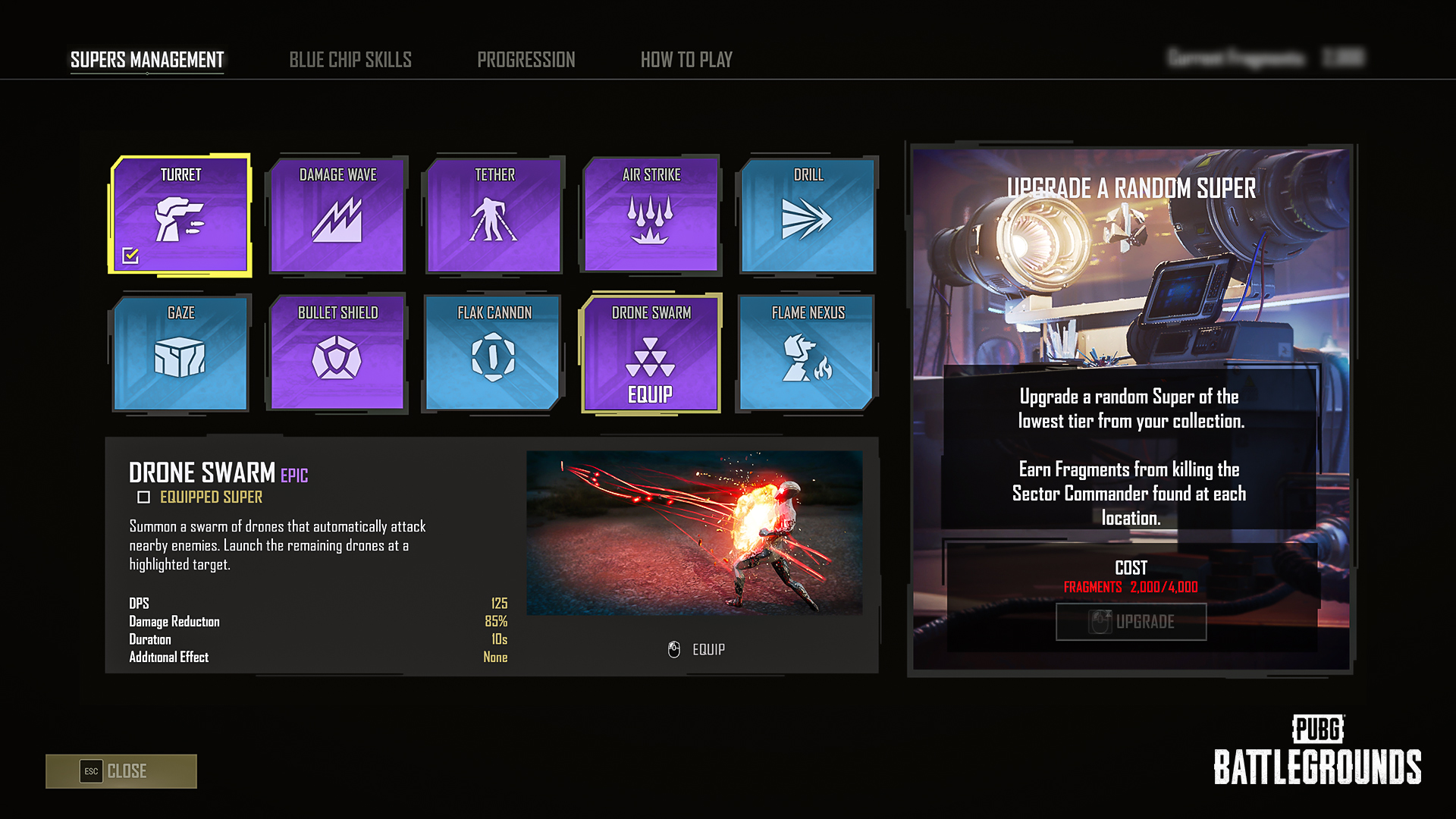Select the Gaze super tile
This screenshot has height=819, width=1456.
coord(180,353)
